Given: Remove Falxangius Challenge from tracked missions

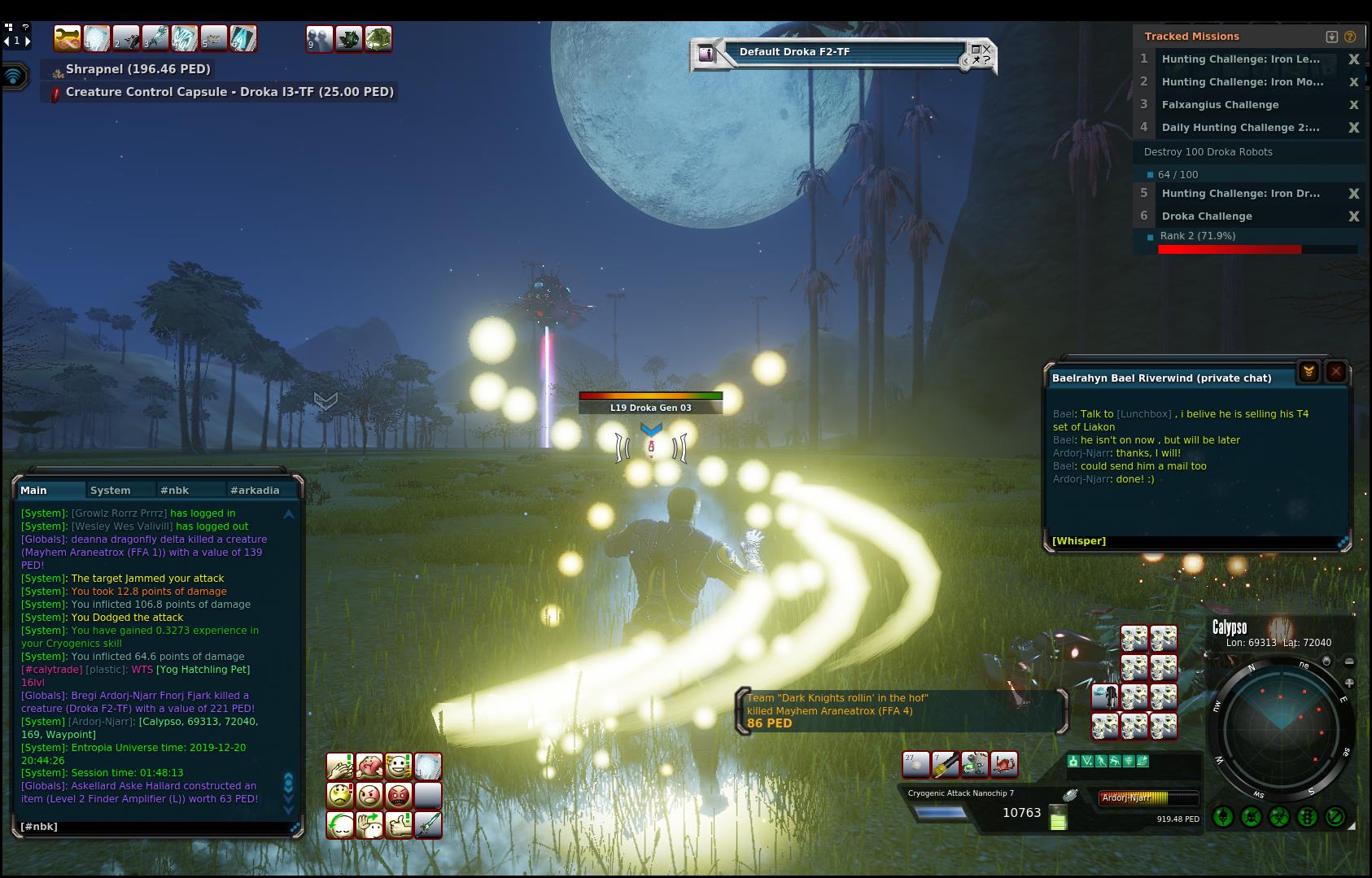Looking at the screenshot, I should click(x=1354, y=105).
